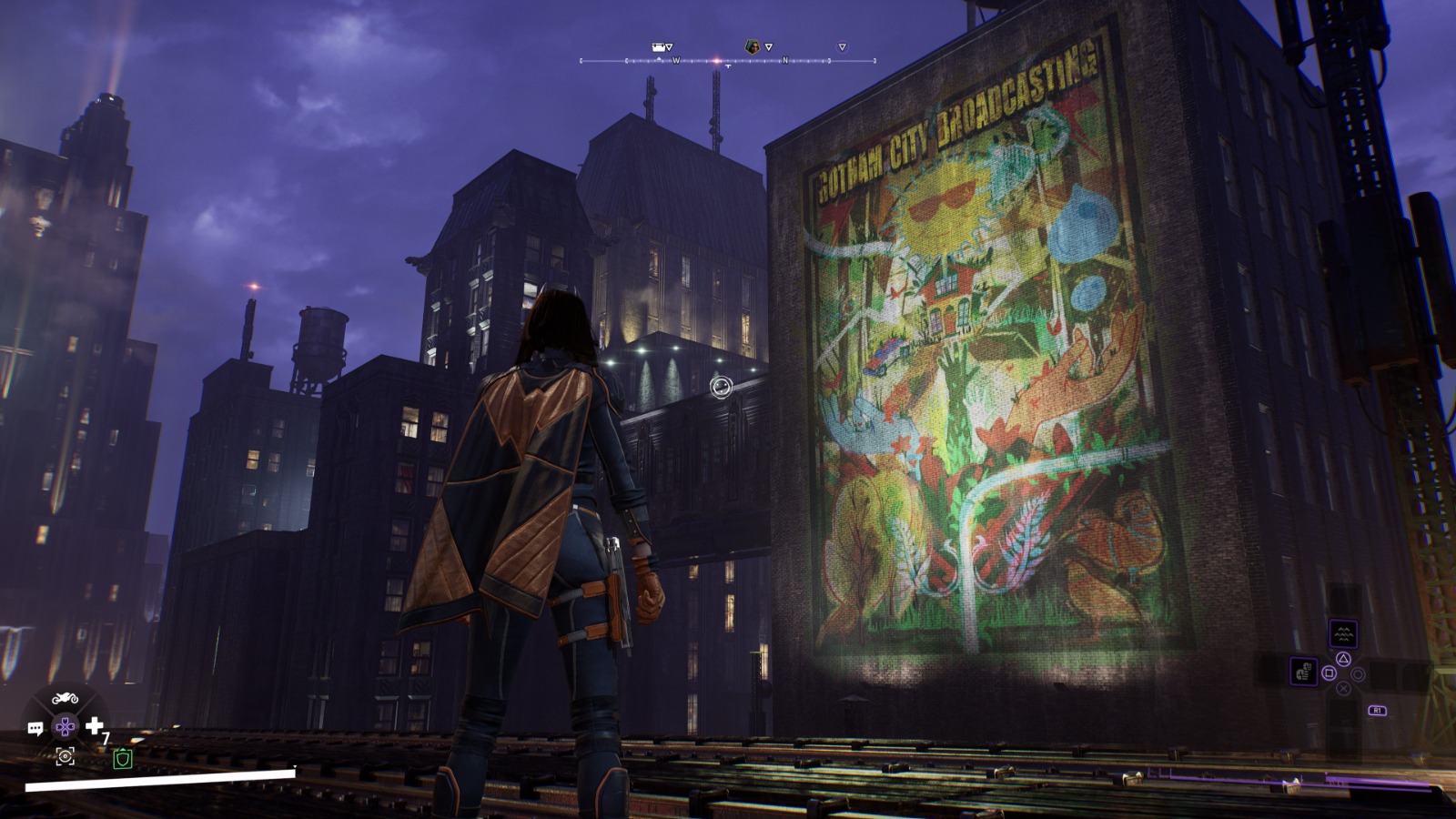Open the chat message icon on the quick wheel
The height and width of the screenshot is (819, 1456).
[35, 728]
